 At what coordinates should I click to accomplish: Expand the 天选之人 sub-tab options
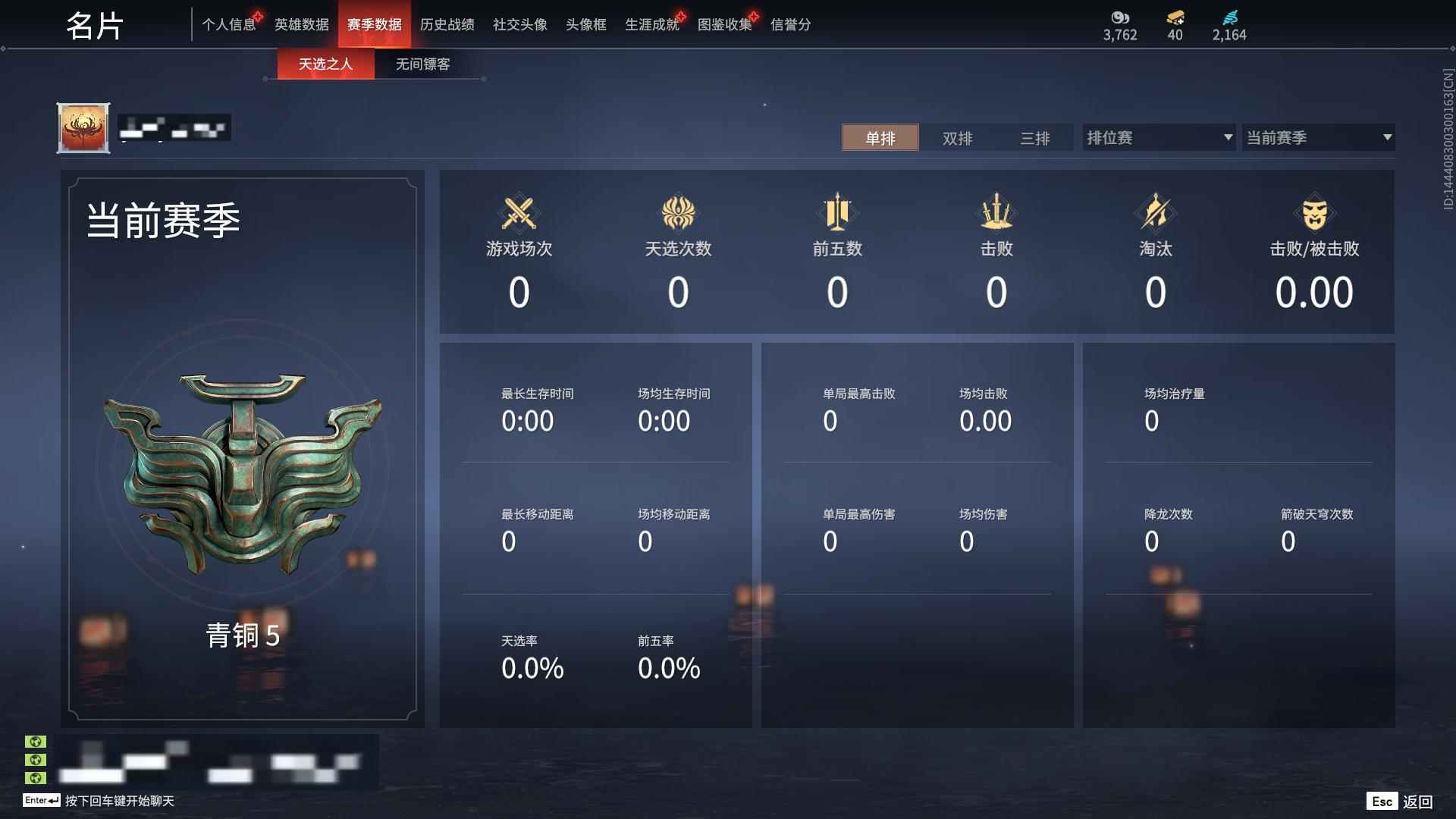tap(326, 64)
